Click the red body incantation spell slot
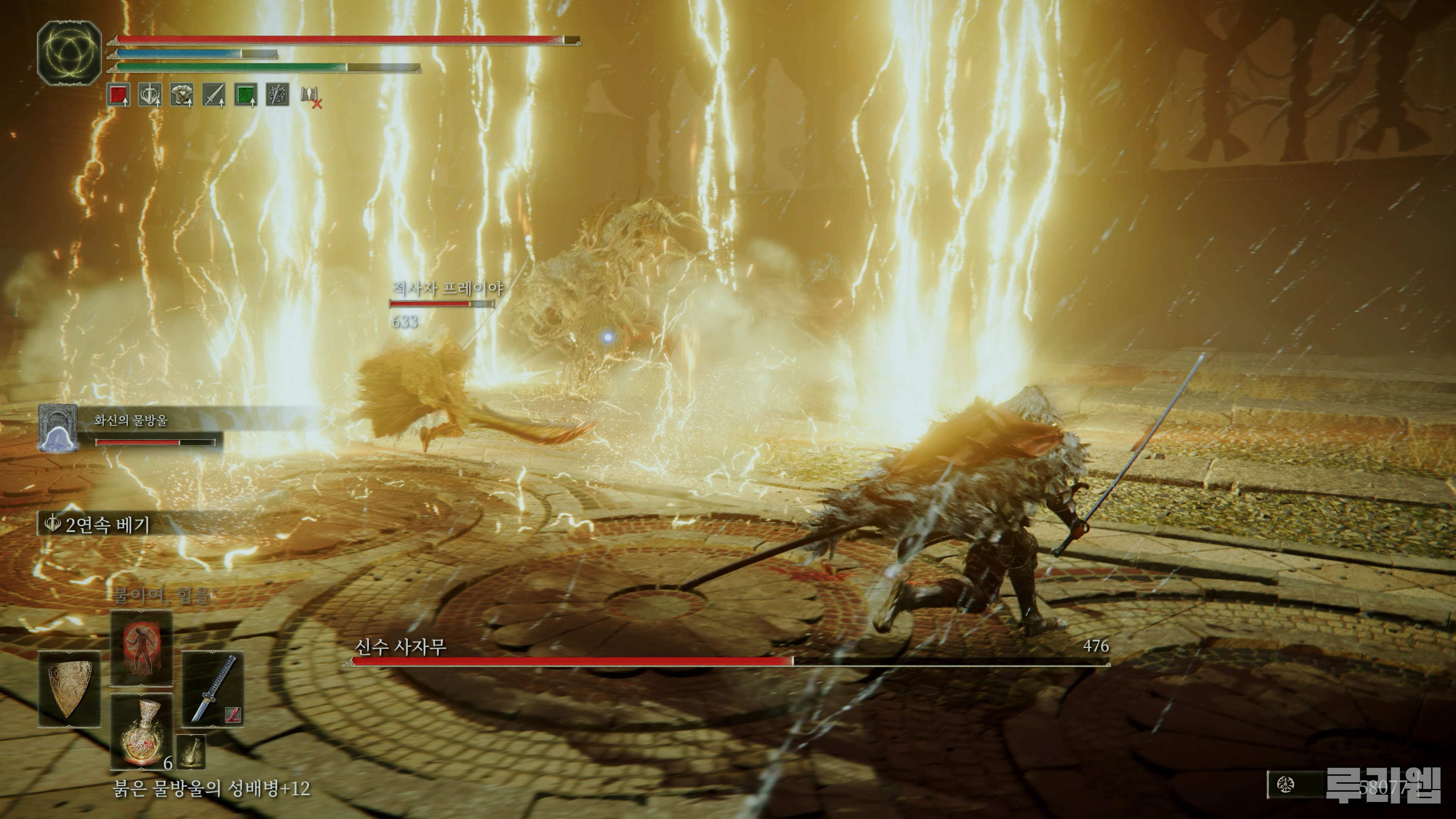The height and width of the screenshot is (819, 1456). pyautogui.click(x=141, y=648)
